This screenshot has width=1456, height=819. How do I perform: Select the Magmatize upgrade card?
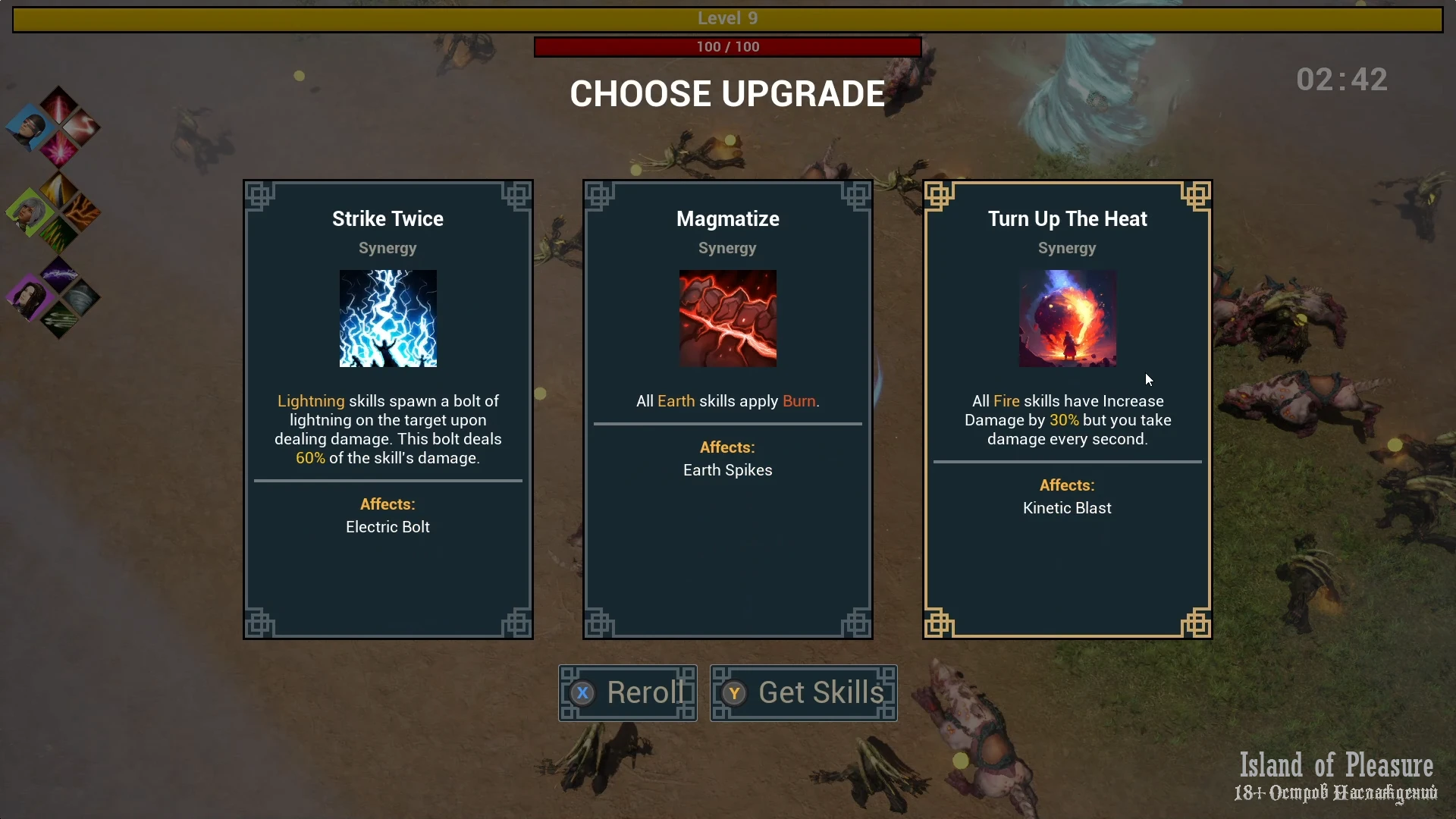tap(727, 409)
